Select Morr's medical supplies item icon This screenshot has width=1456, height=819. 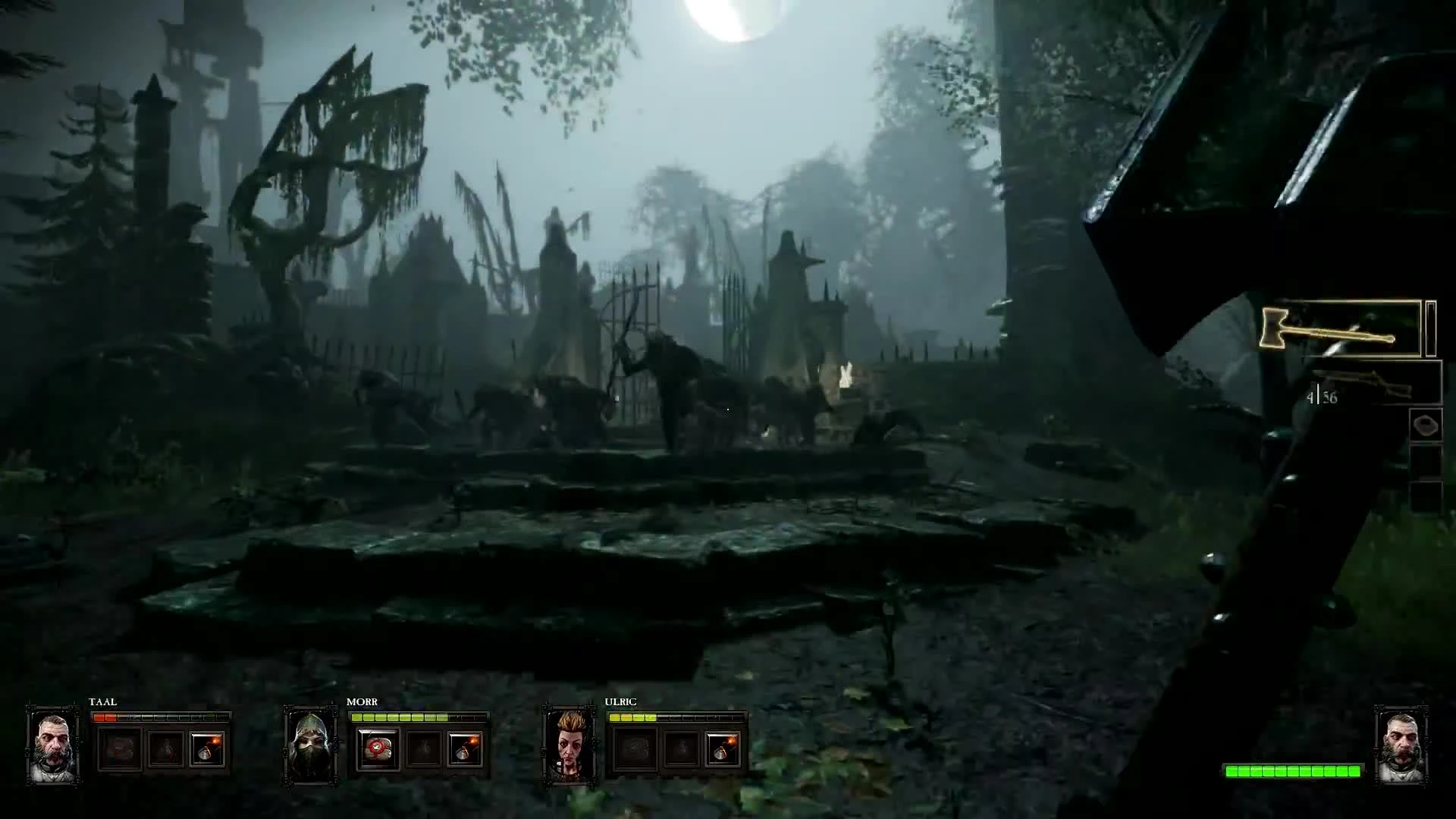click(x=378, y=749)
